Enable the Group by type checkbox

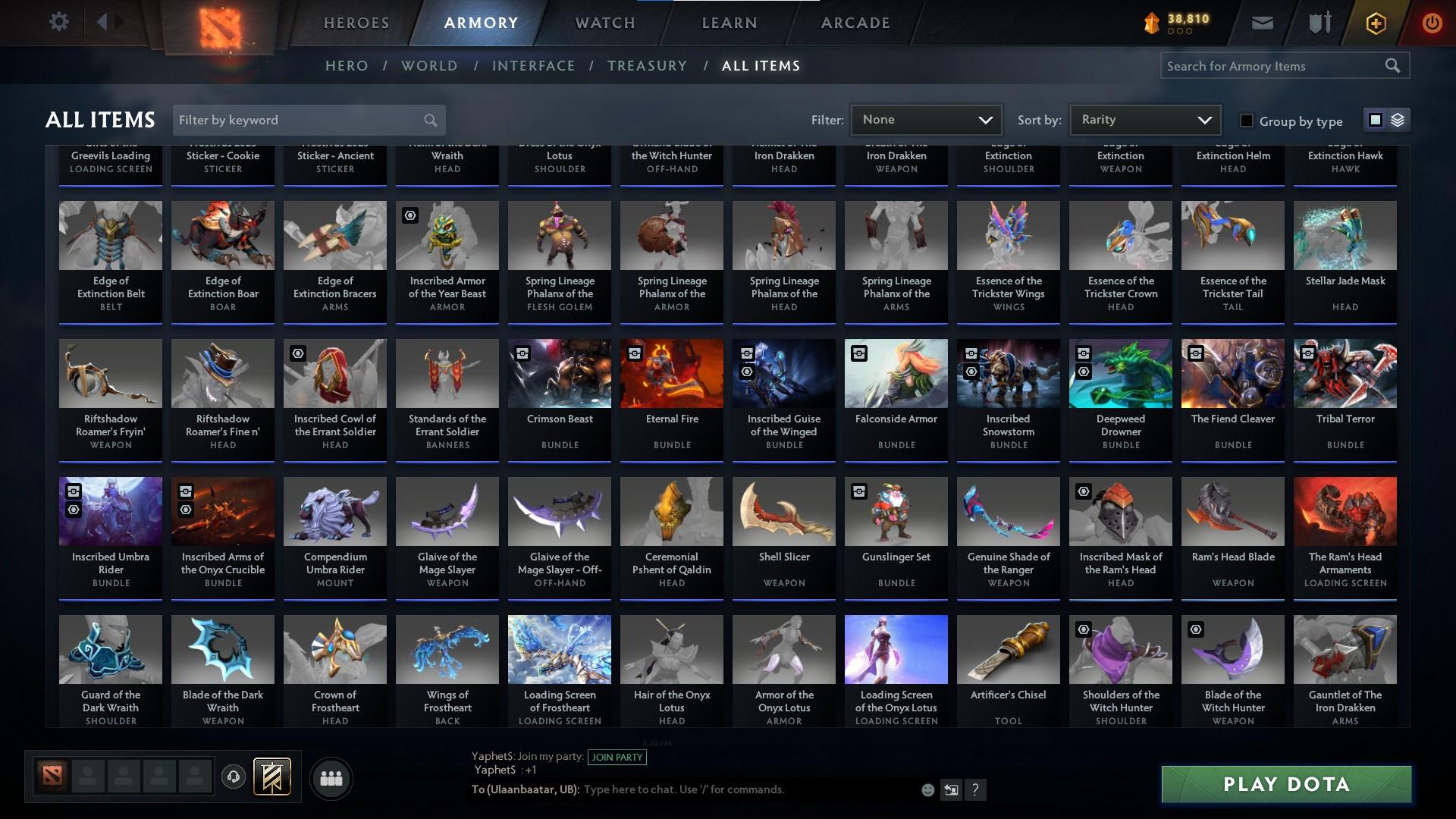1246,121
